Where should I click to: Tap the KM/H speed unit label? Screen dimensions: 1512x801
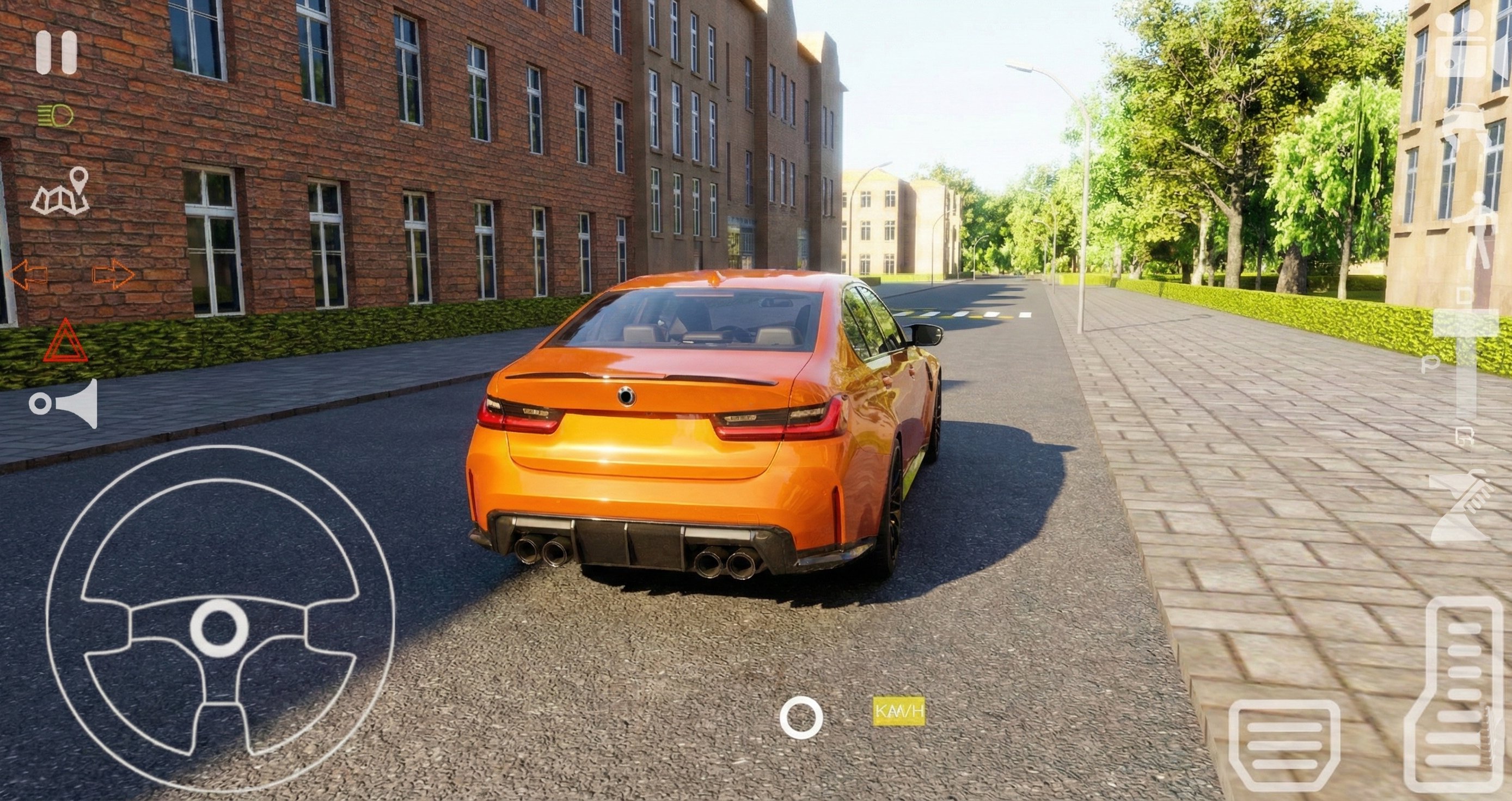click(x=898, y=711)
